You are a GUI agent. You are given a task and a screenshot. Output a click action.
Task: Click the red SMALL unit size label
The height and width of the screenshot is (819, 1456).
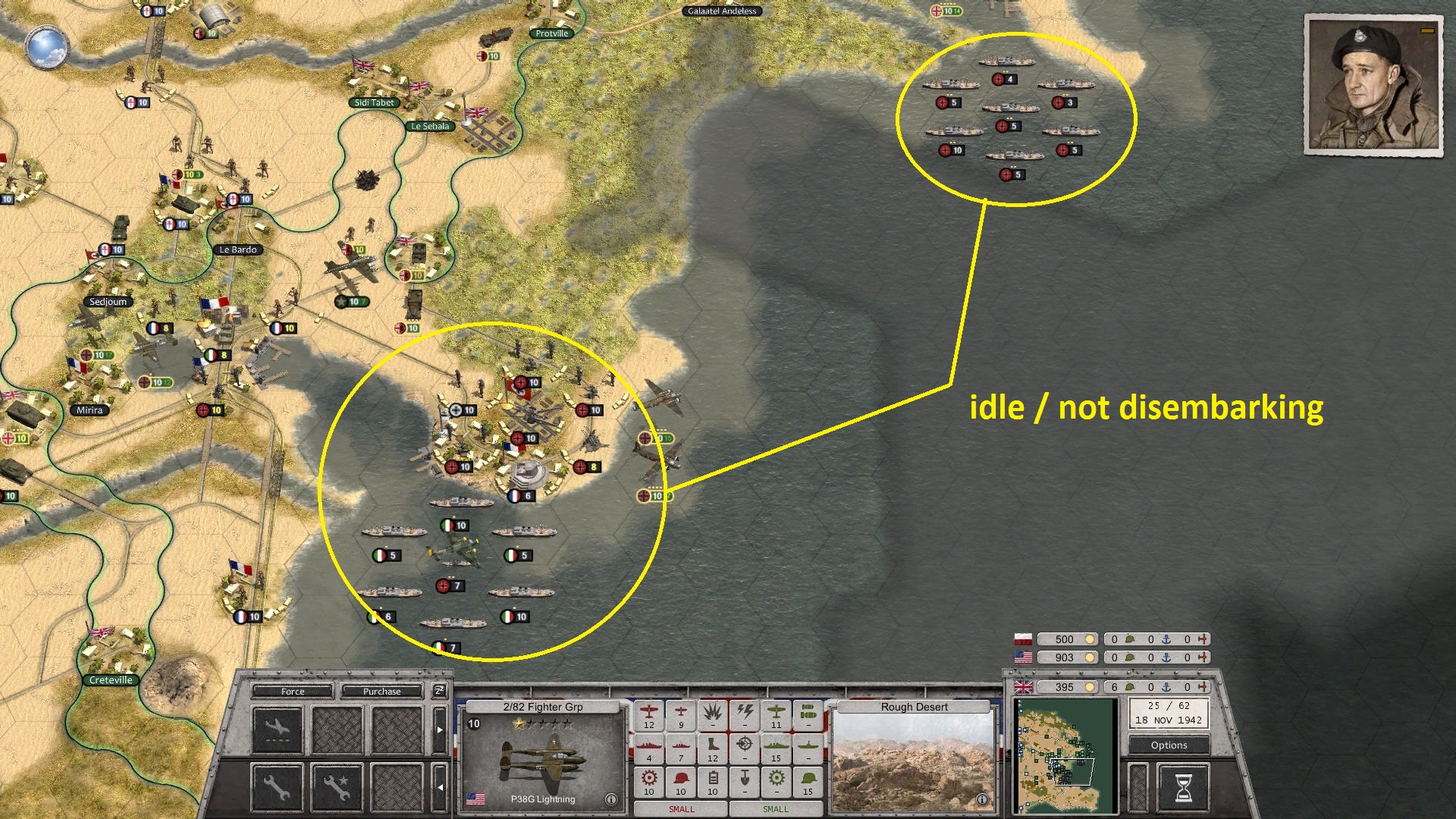coord(681,808)
